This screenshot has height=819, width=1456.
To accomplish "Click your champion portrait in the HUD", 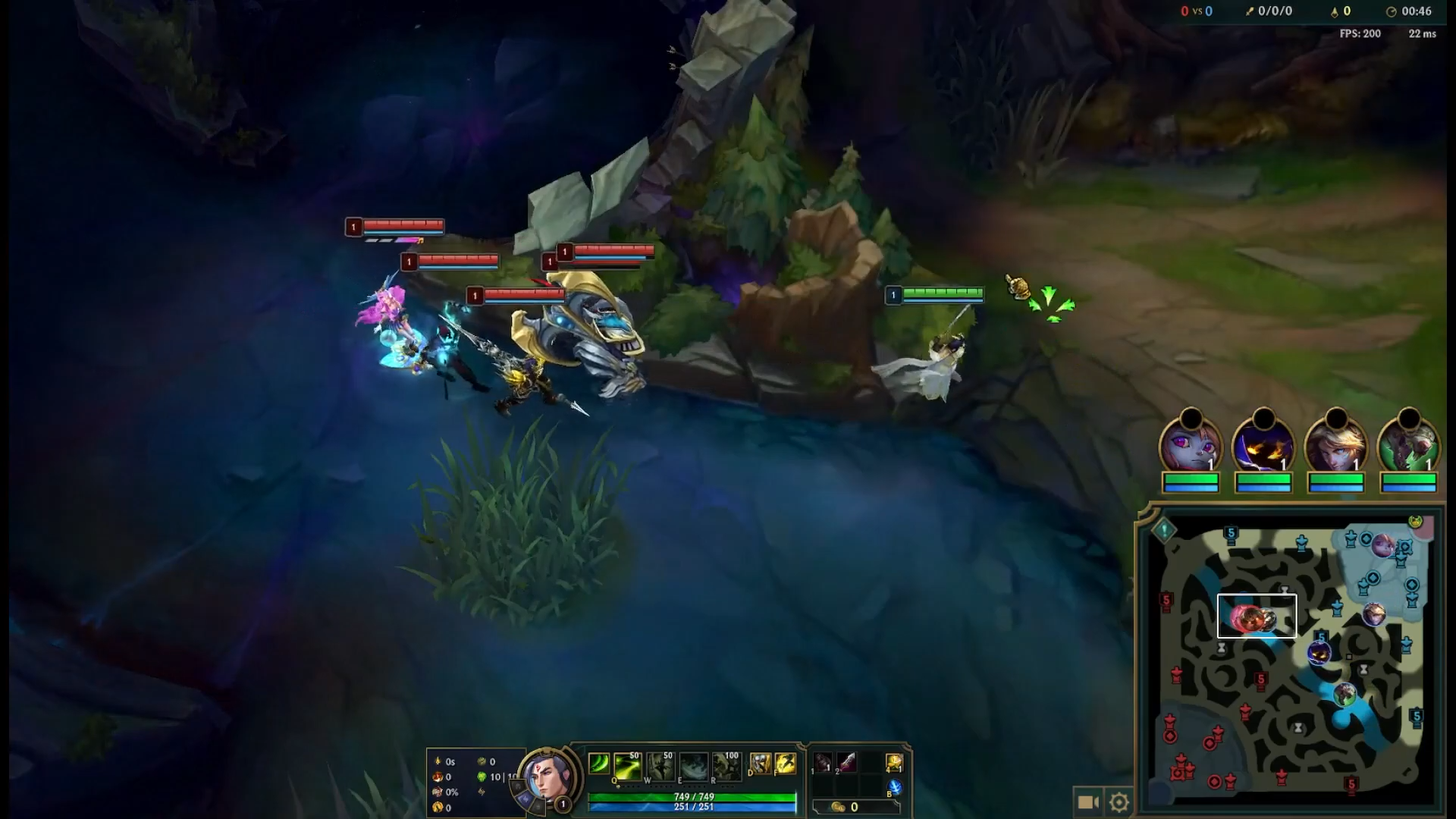I will [547, 777].
